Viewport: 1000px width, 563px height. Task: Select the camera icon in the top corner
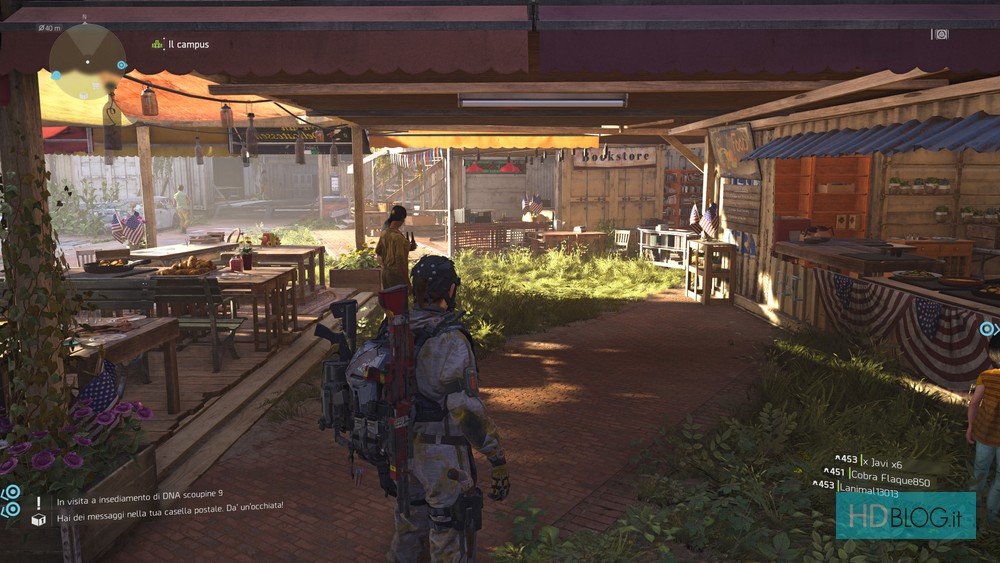pos(940,34)
